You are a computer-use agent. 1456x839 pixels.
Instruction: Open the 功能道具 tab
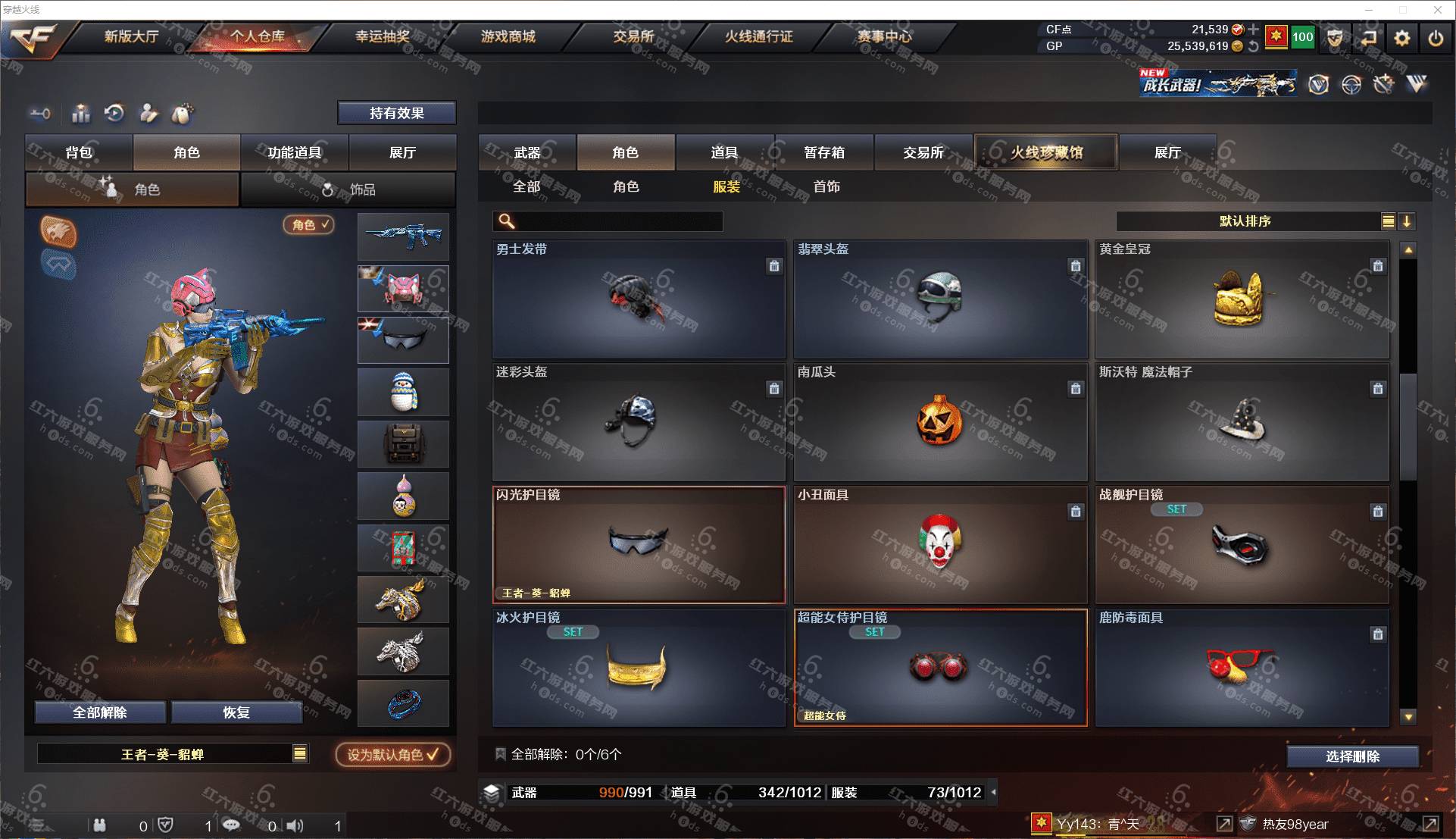[294, 152]
